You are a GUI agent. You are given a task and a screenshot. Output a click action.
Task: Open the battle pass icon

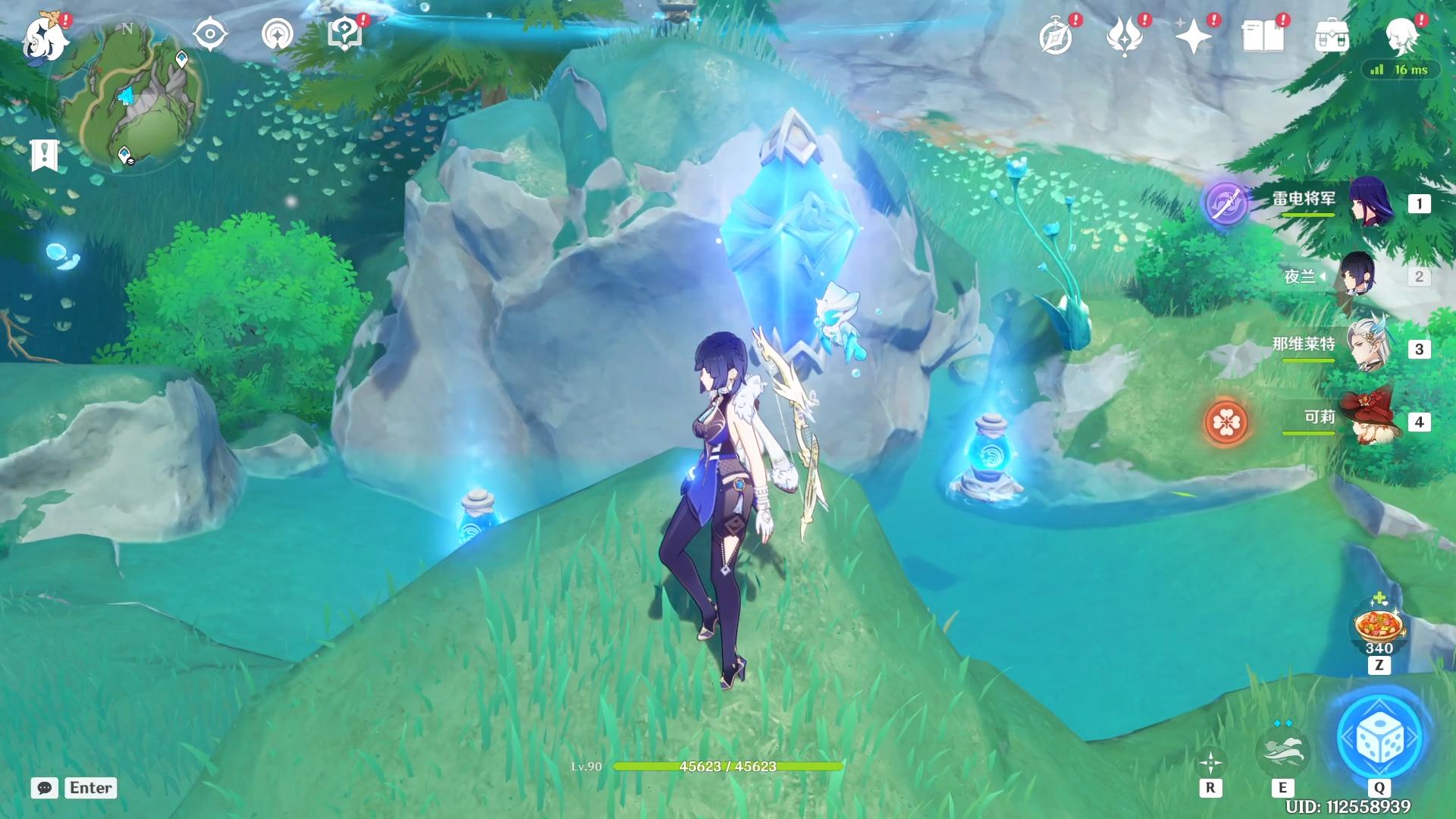click(x=1125, y=36)
